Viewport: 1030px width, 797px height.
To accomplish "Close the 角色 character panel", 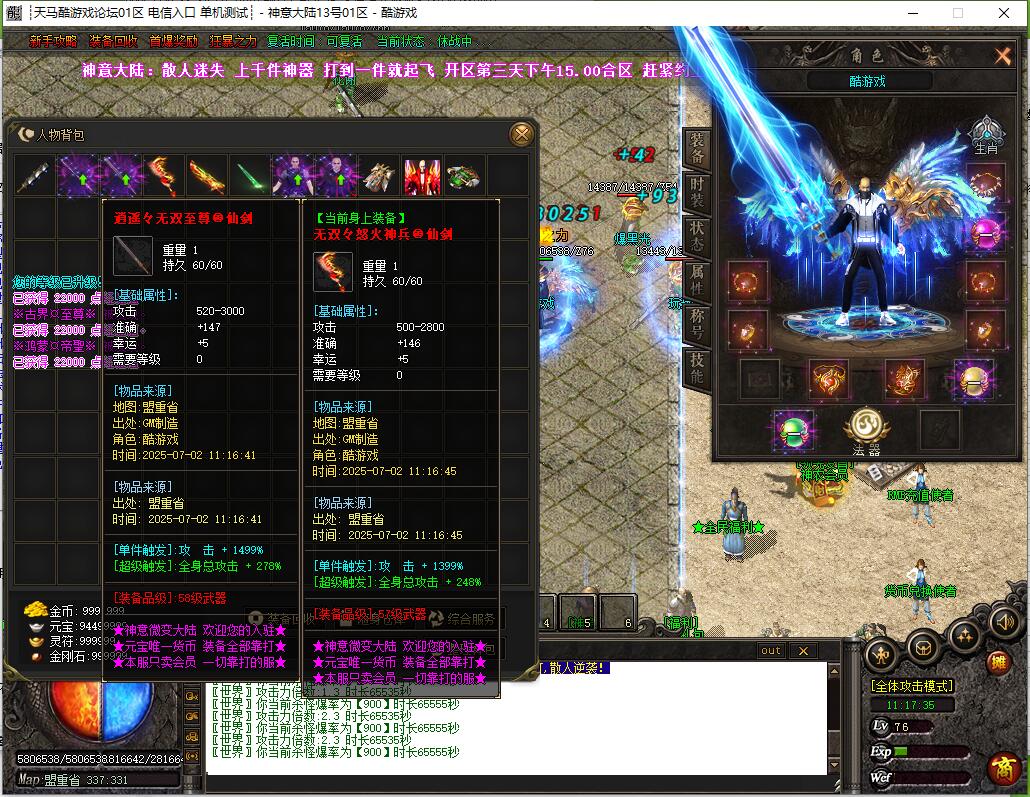I will click(1003, 56).
